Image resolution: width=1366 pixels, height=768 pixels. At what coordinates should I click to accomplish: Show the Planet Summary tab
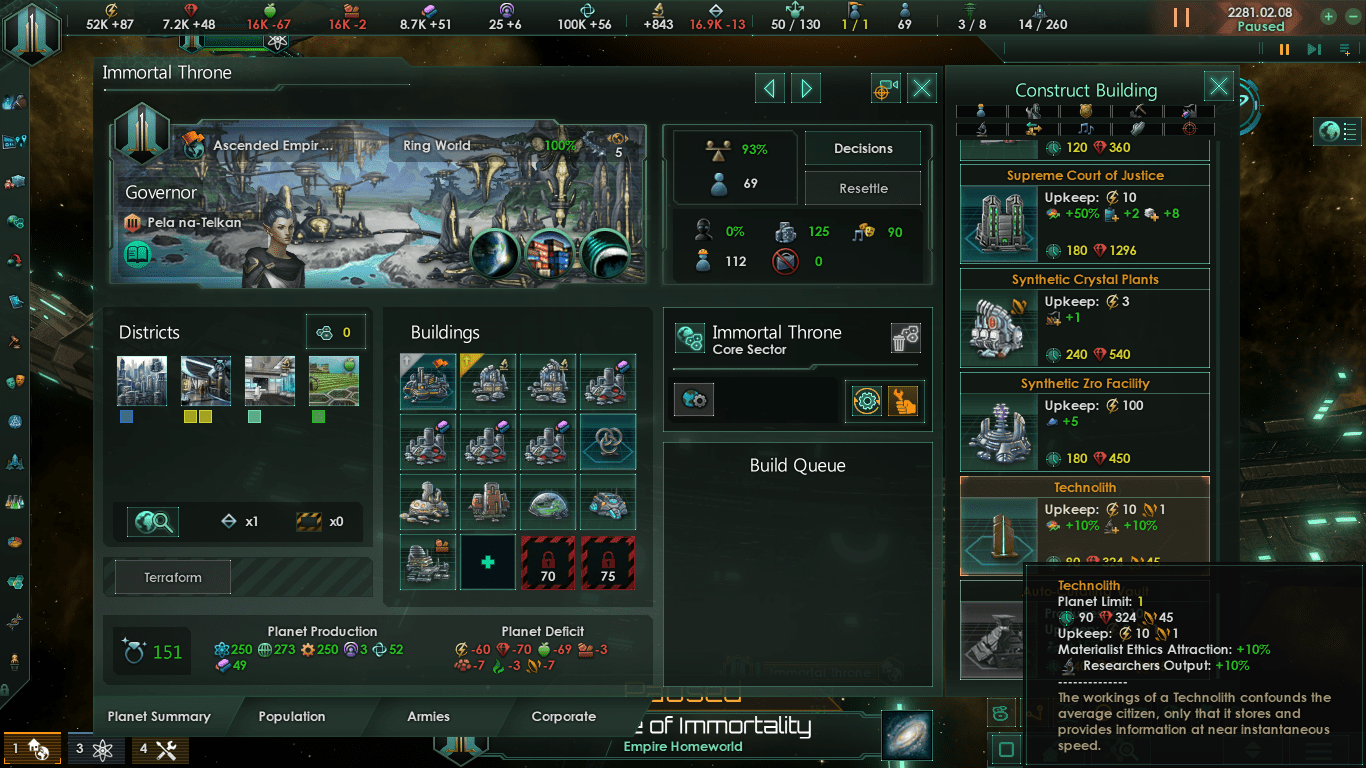click(x=159, y=716)
